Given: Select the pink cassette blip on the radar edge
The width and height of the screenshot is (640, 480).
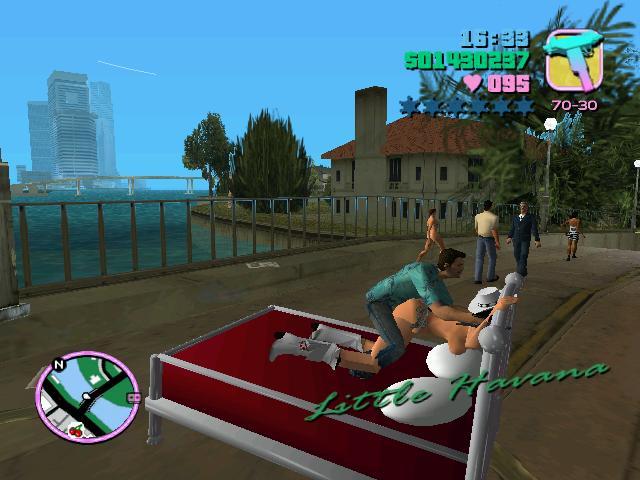Looking at the screenshot, I should (132, 397).
